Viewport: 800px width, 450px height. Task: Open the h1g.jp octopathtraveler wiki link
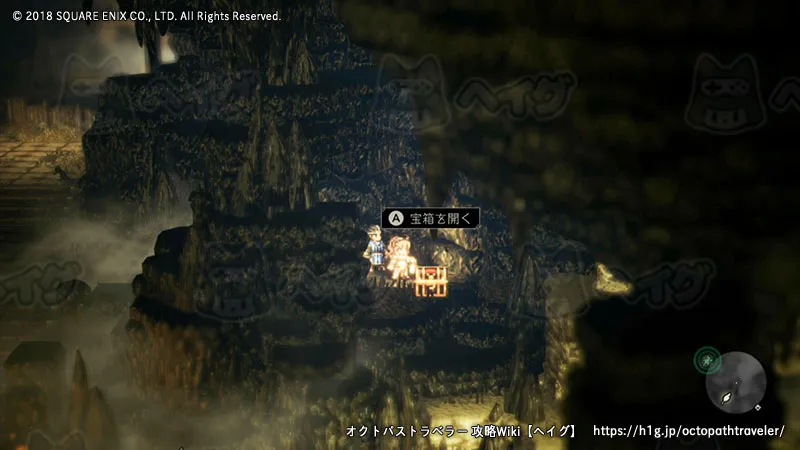pyautogui.click(x=688, y=431)
